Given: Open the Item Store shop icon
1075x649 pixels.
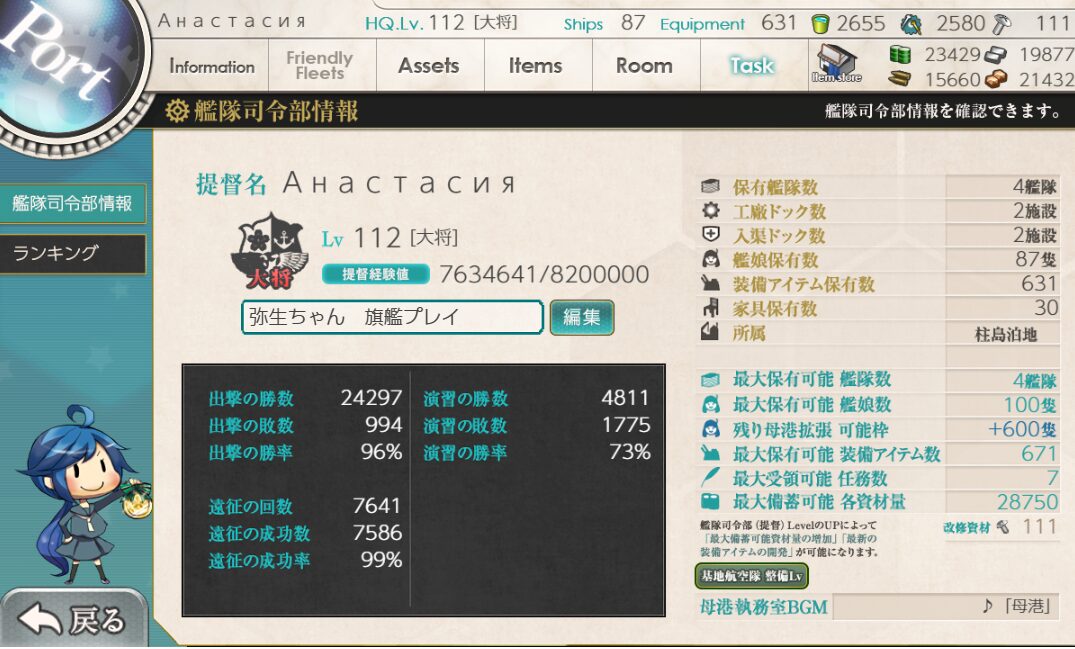Looking at the screenshot, I should (x=836, y=64).
